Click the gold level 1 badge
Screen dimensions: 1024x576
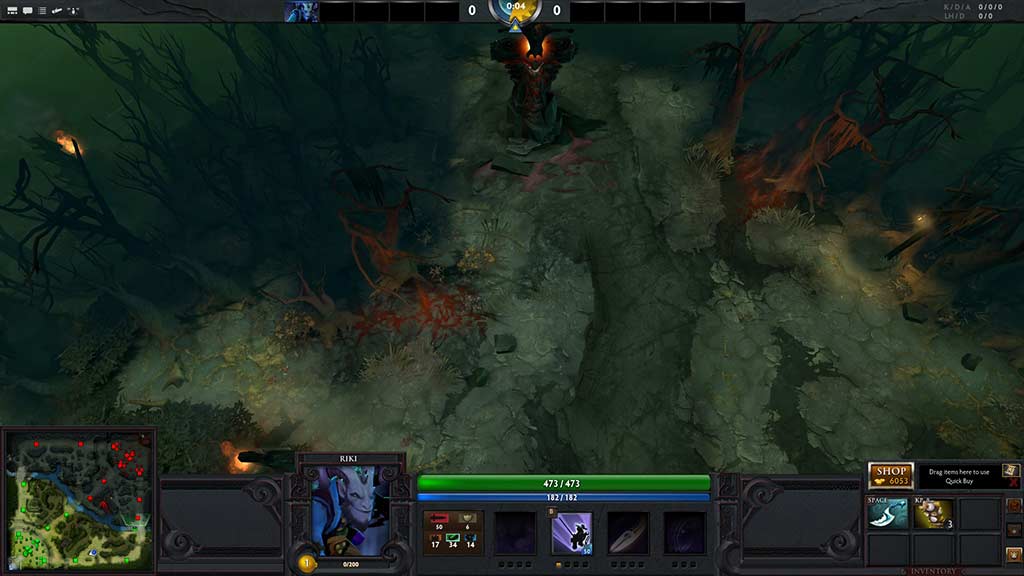click(306, 563)
